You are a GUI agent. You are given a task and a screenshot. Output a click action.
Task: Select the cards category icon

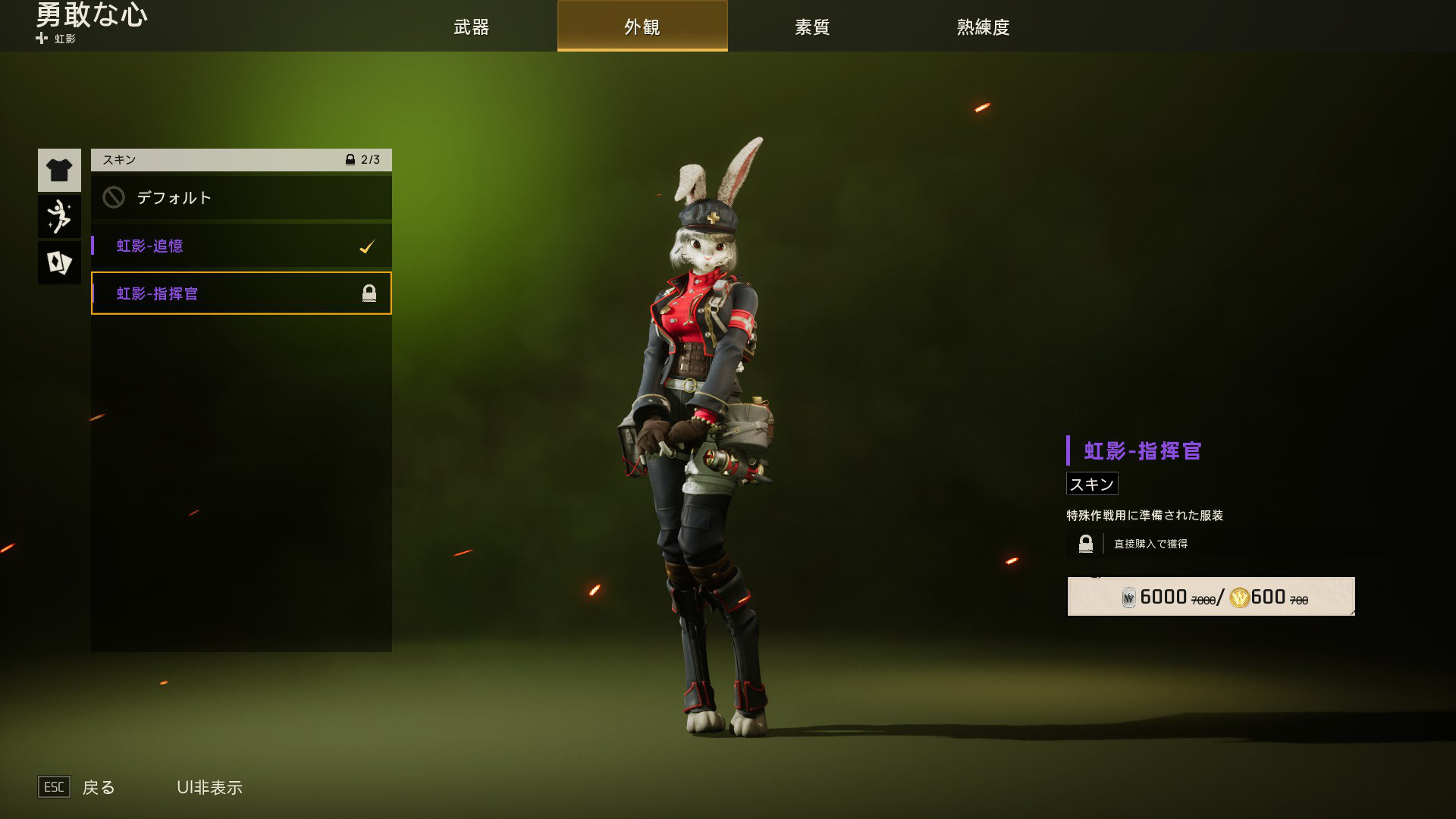tap(59, 263)
